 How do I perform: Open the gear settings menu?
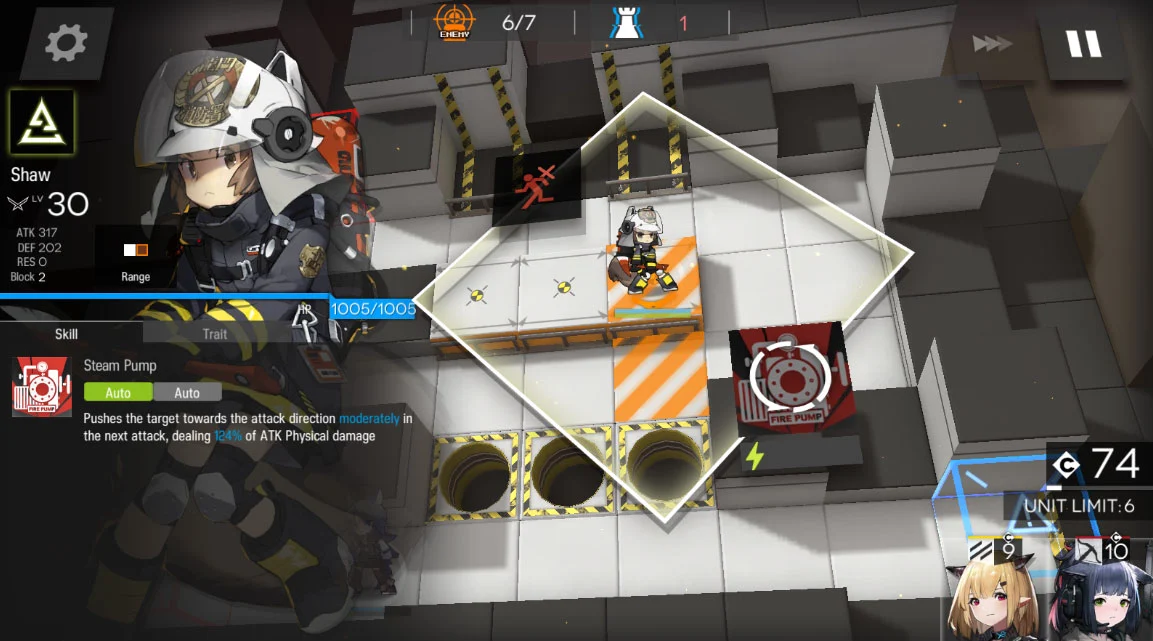[66, 43]
